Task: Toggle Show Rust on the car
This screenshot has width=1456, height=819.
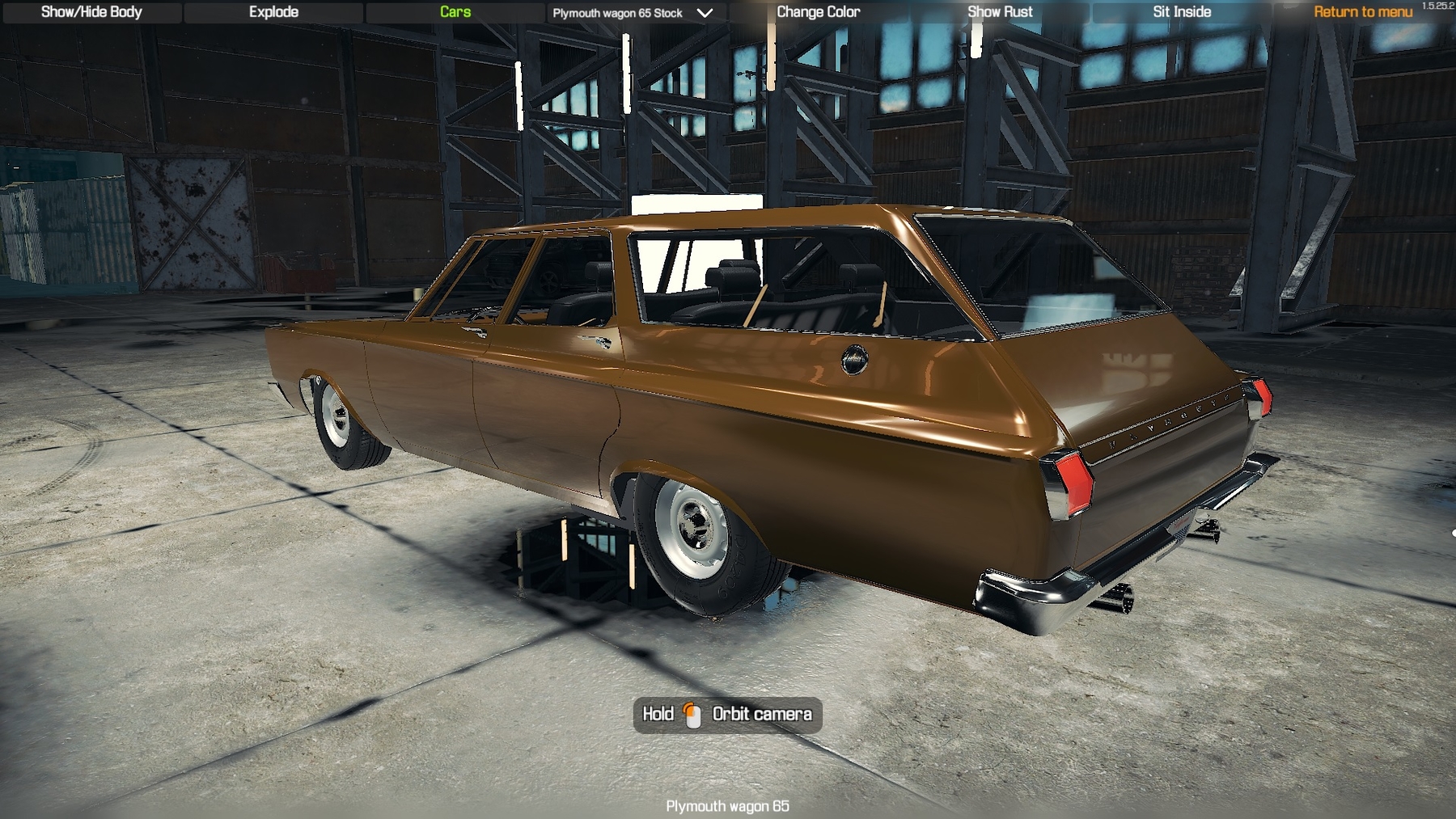Action: click(x=1000, y=12)
